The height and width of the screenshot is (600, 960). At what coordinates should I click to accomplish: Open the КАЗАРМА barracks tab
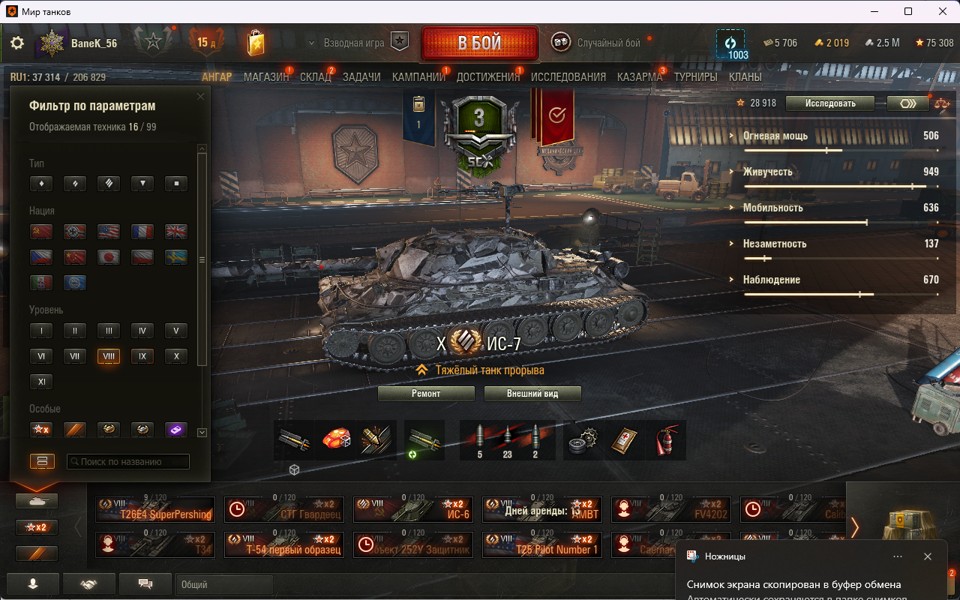pos(639,77)
